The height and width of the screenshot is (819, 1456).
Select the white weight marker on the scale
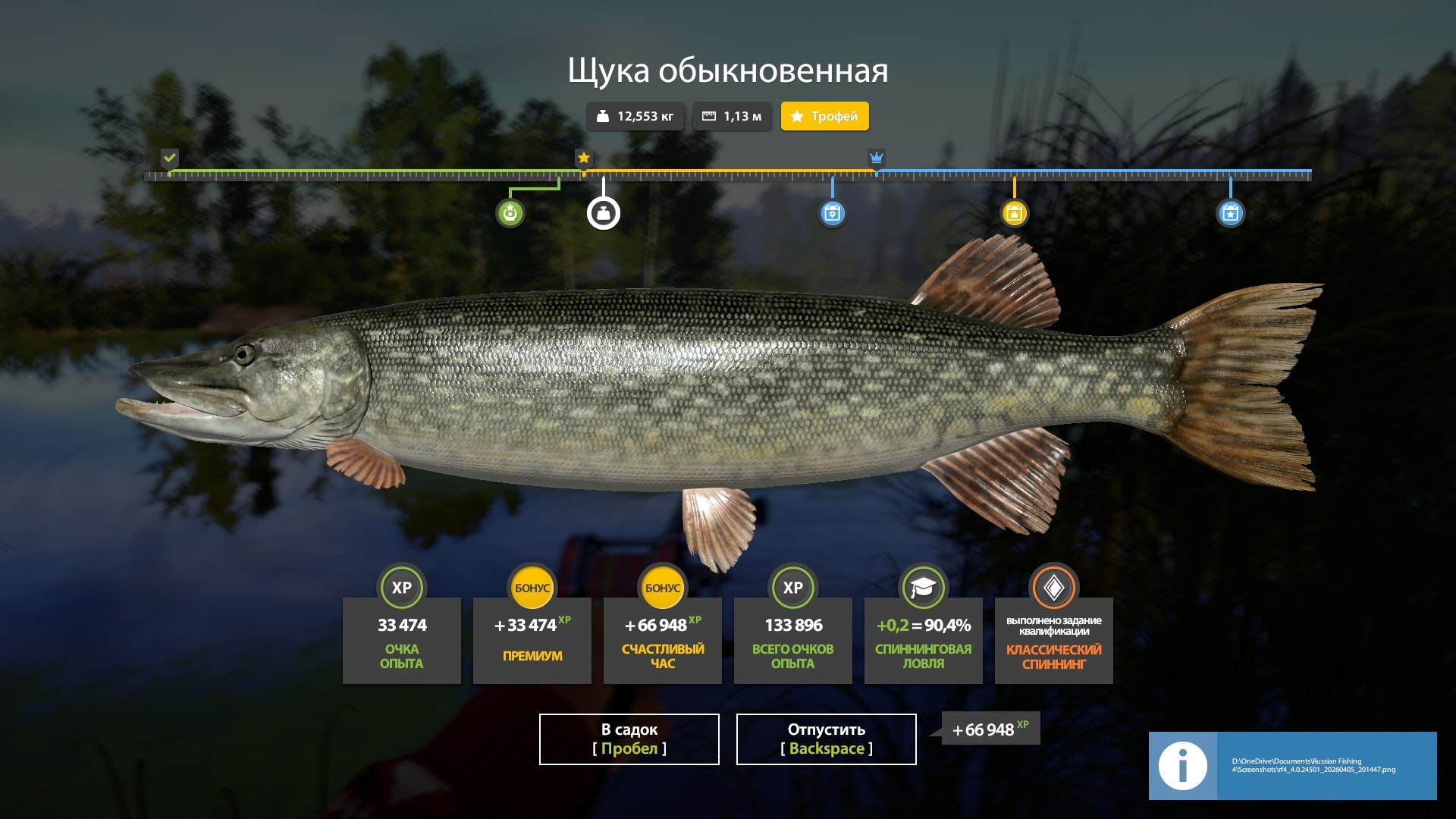[603, 214]
